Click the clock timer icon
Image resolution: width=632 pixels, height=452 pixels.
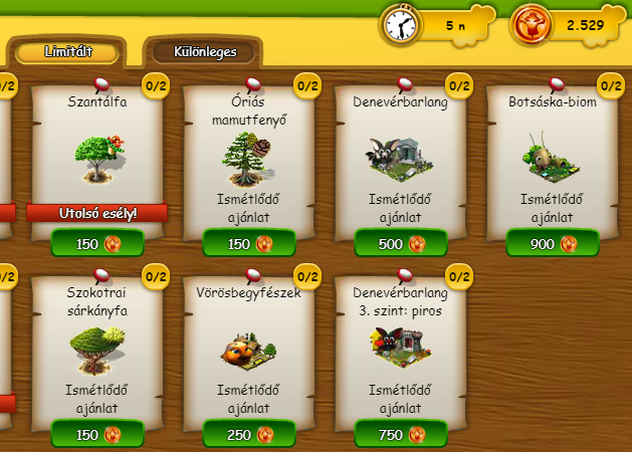(400, 24)
